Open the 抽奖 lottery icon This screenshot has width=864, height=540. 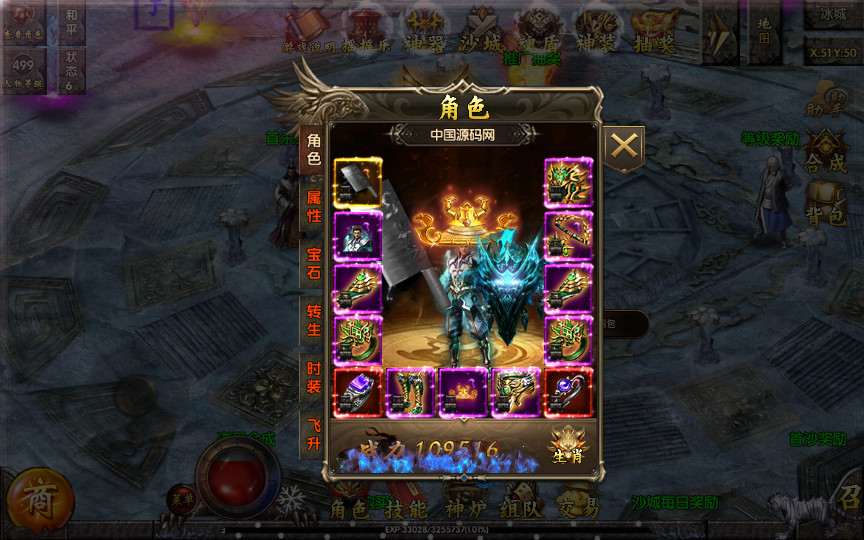coord(656,28)
